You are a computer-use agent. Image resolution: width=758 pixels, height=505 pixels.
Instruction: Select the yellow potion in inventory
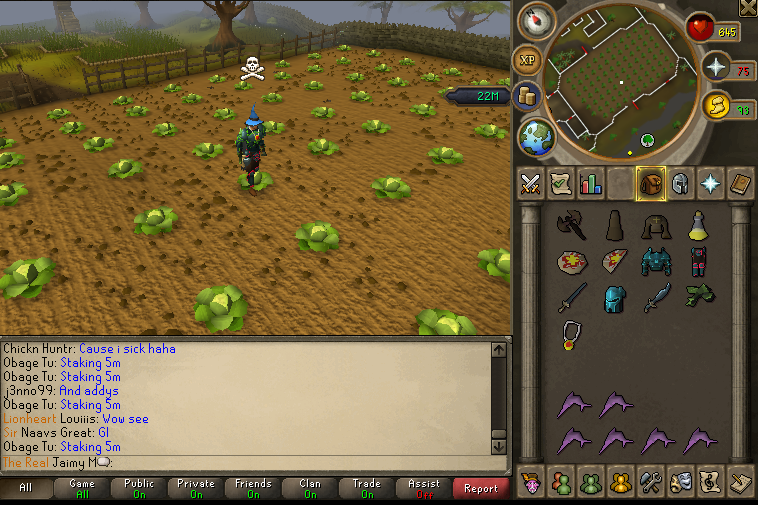[698, 225]
